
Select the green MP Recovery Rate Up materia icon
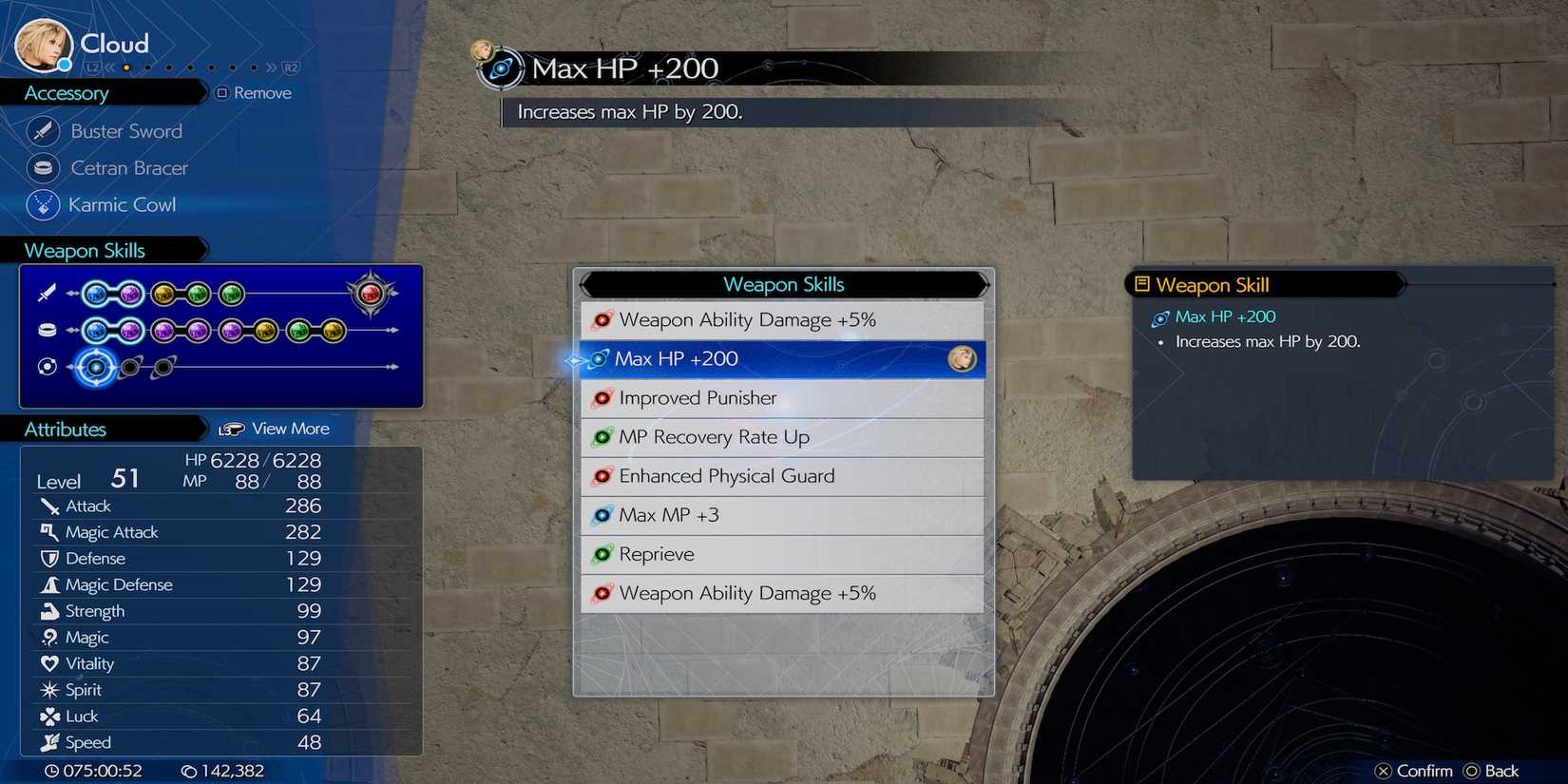tap(602, 437)
